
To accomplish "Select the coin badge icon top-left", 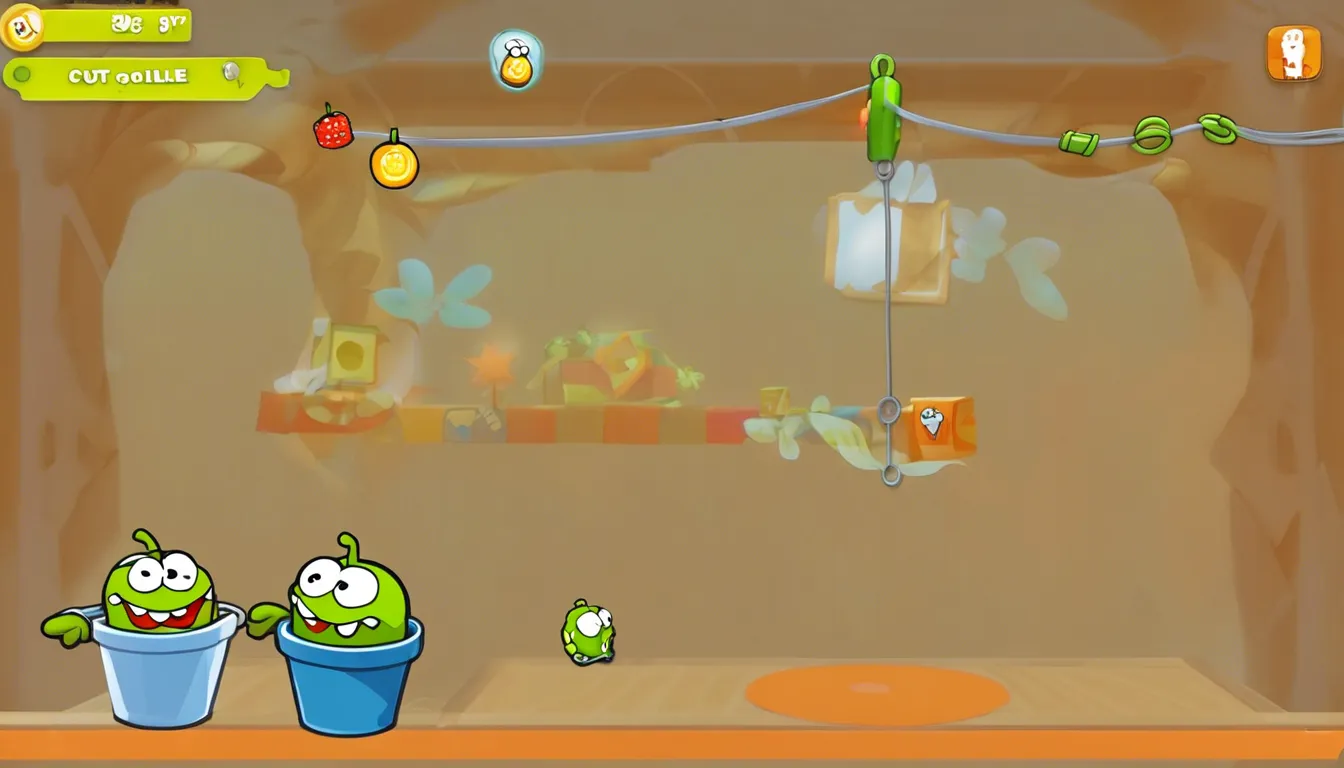I will coord(22,27).
